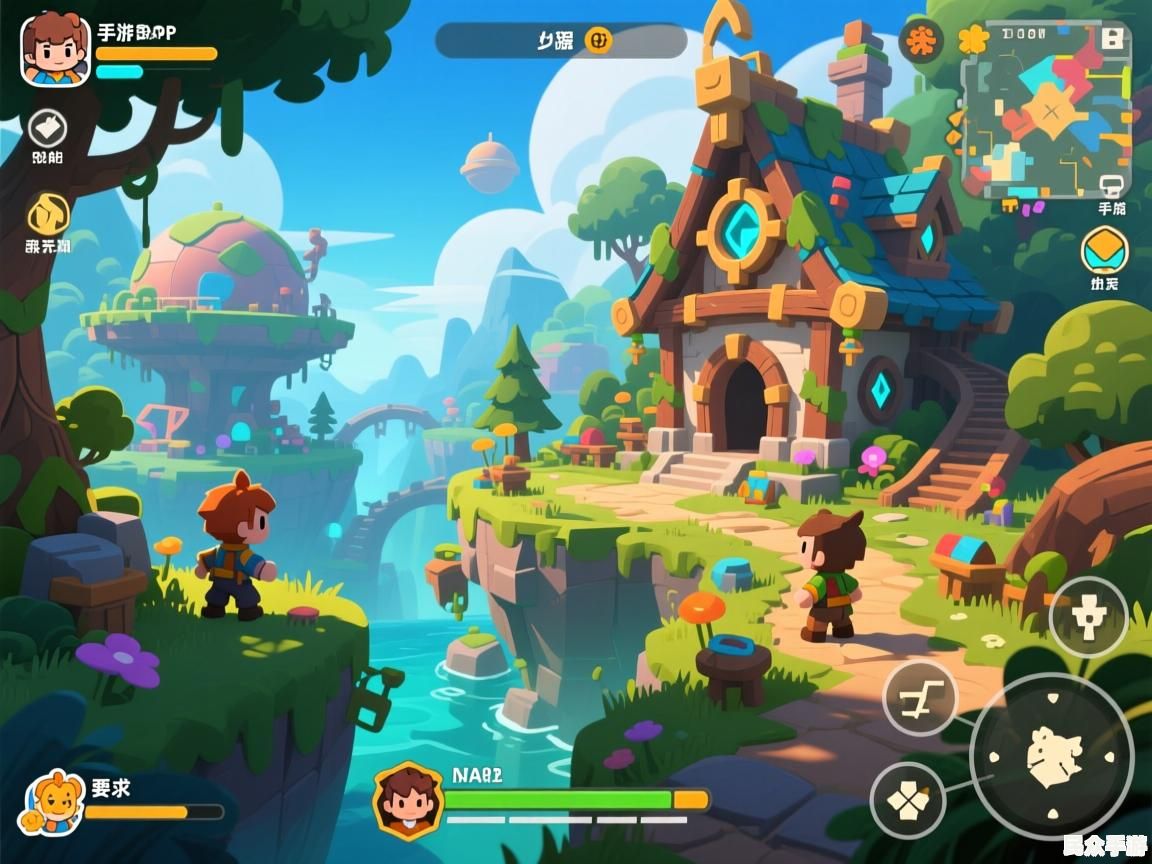Activate the four-petal skill button
1152x864 pixels.
tap(907, 801)
